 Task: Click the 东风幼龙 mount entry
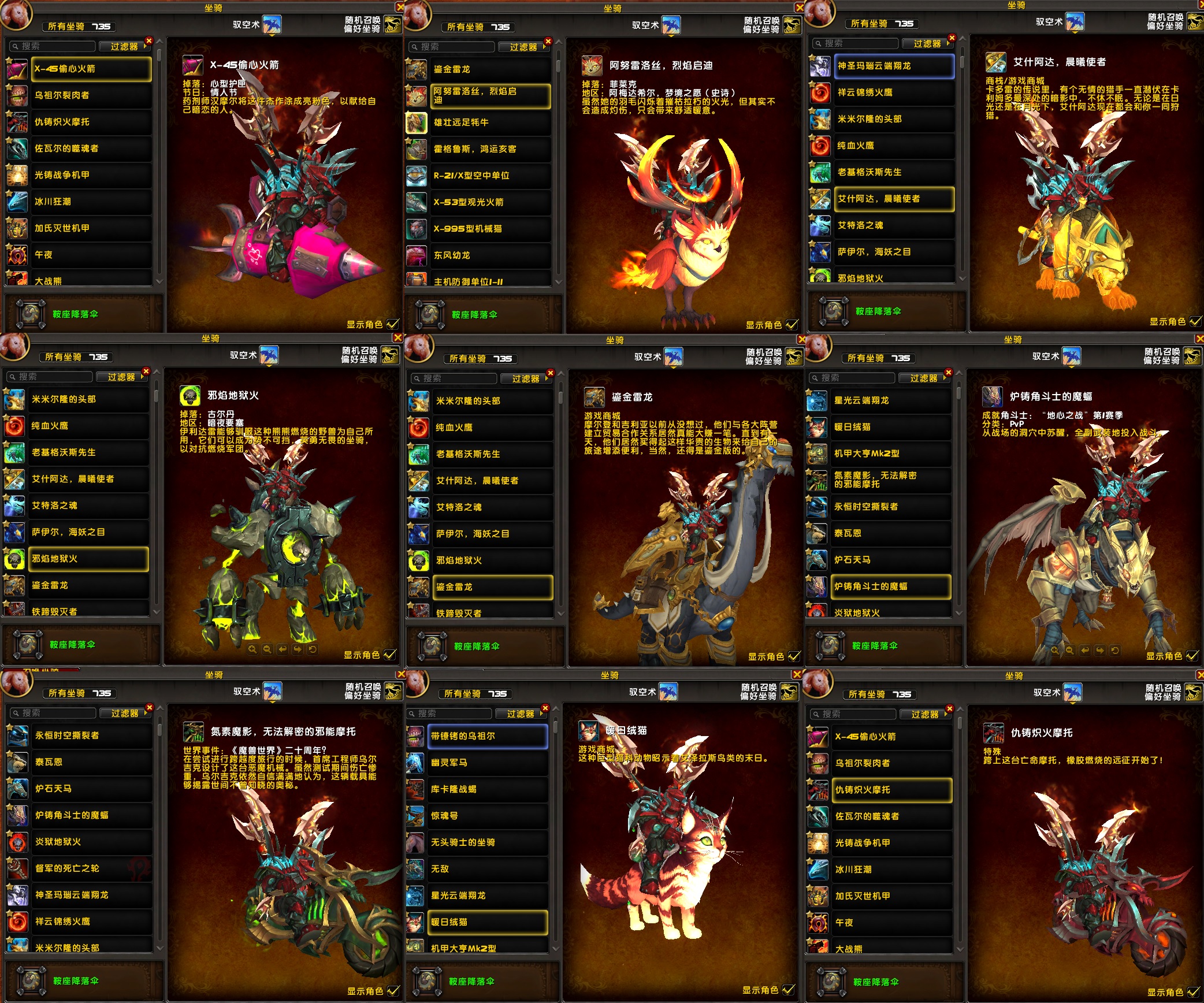490,255
